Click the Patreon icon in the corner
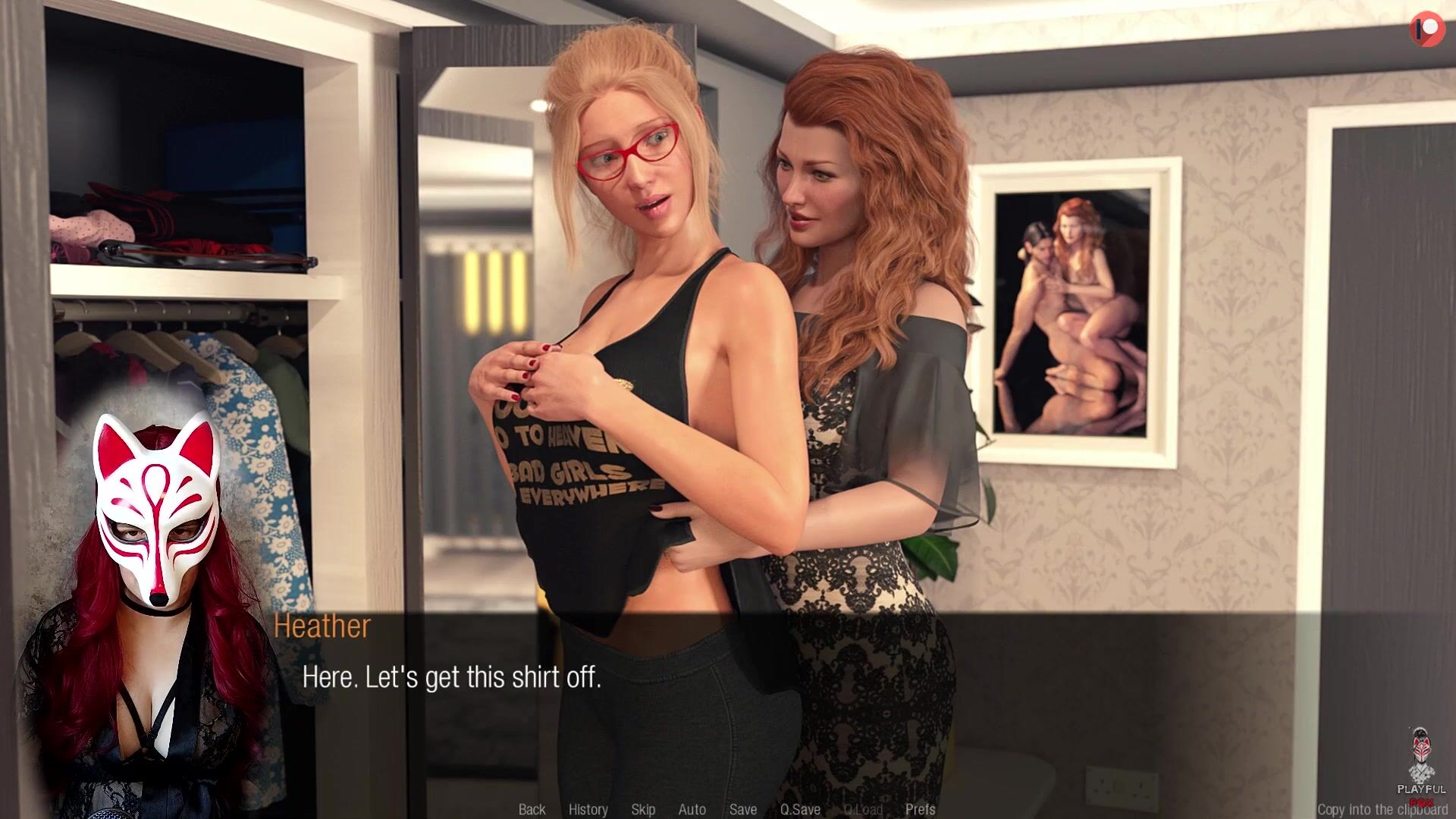This screenshot has height=819, width=1456. click(1426, 29)
